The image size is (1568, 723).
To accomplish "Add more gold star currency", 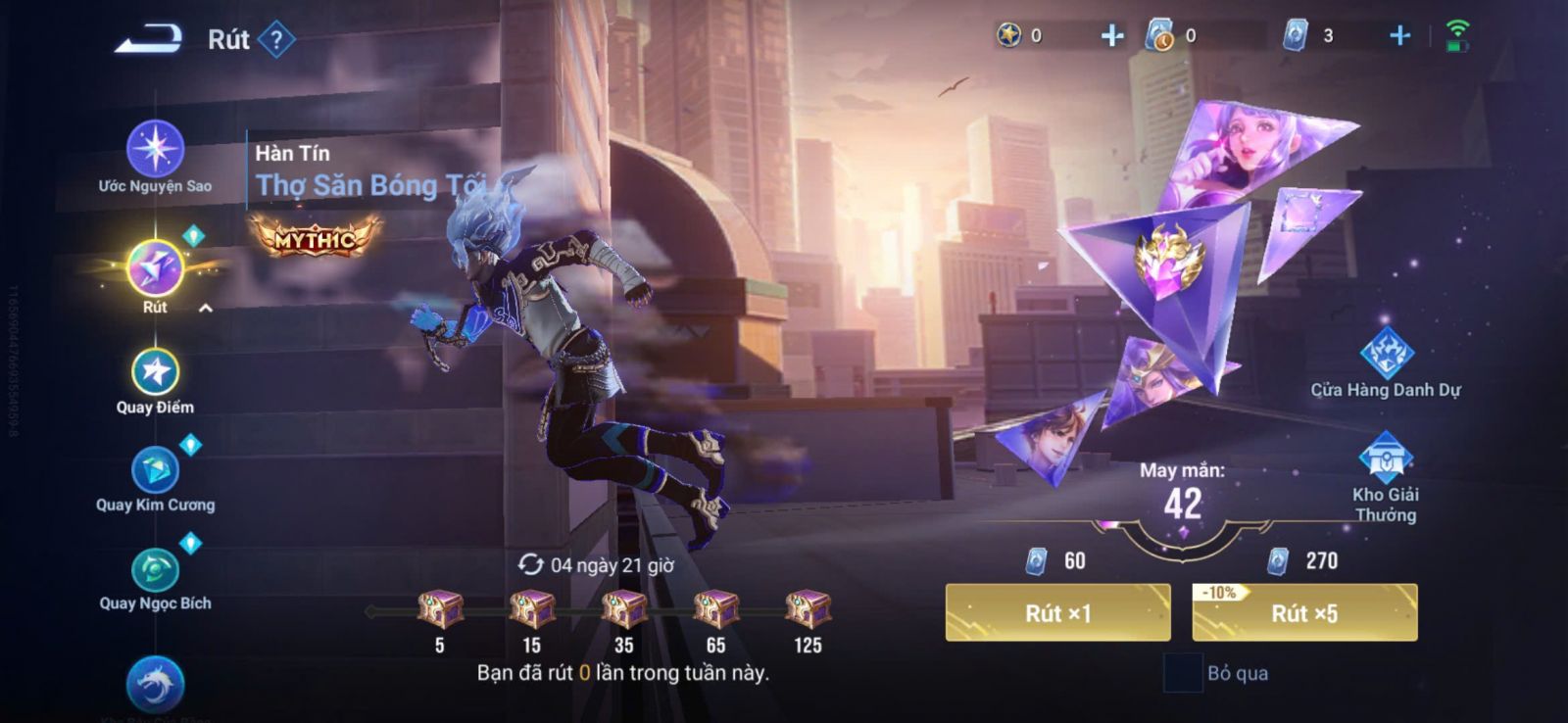I will pyautogui.click(x=1111, y=36).
